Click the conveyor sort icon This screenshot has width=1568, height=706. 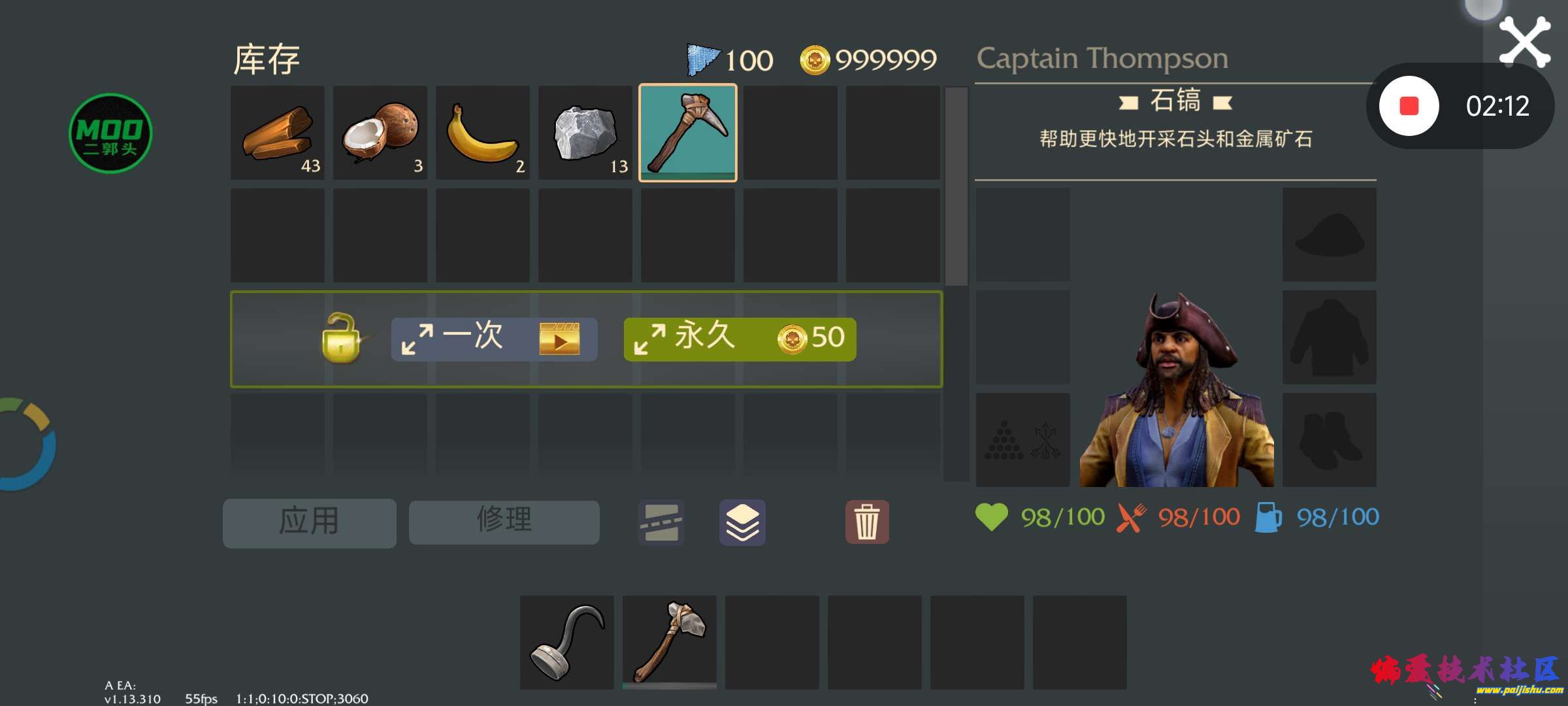click(660, 522)
